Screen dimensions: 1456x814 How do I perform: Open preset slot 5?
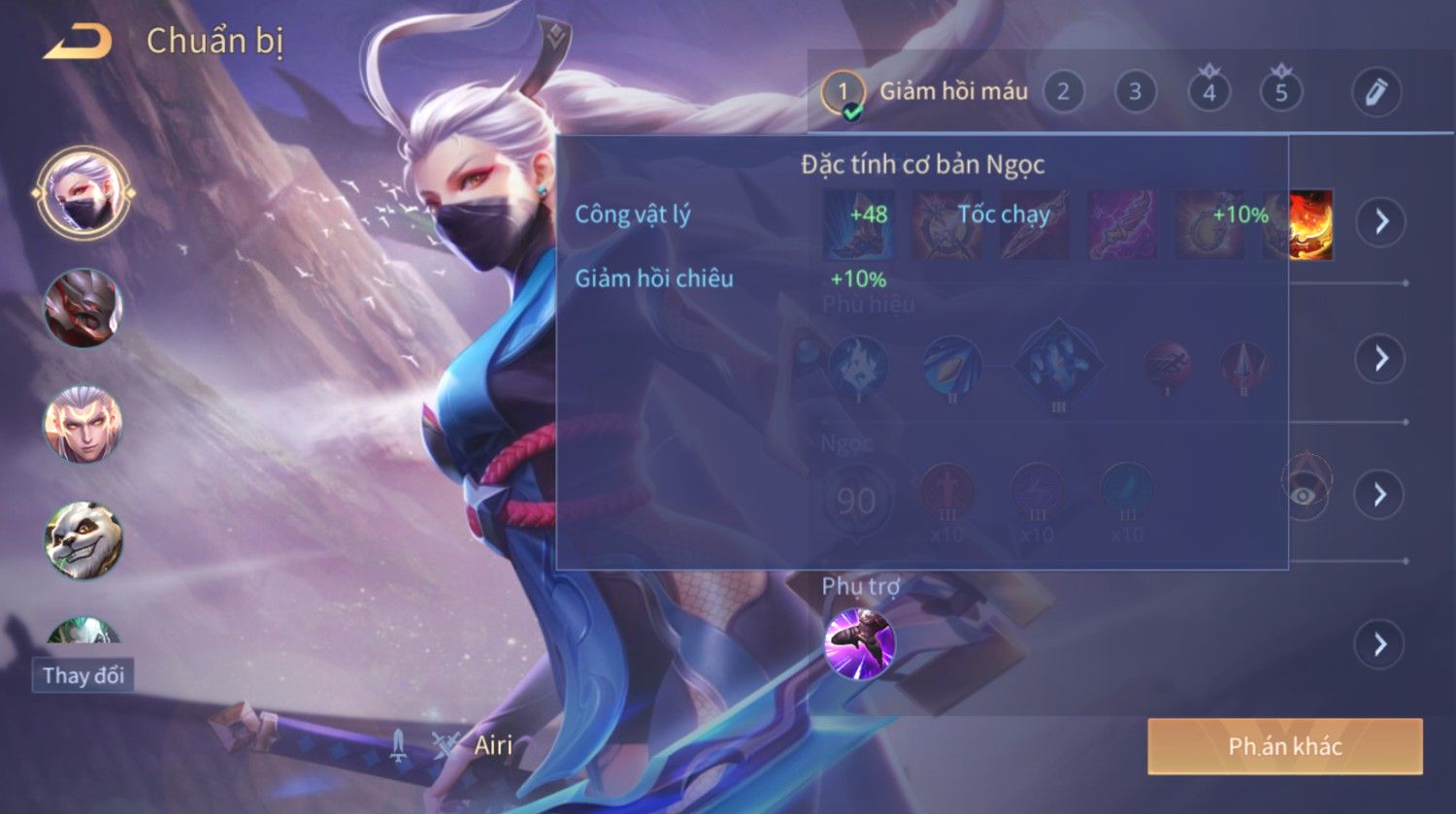1281,92
